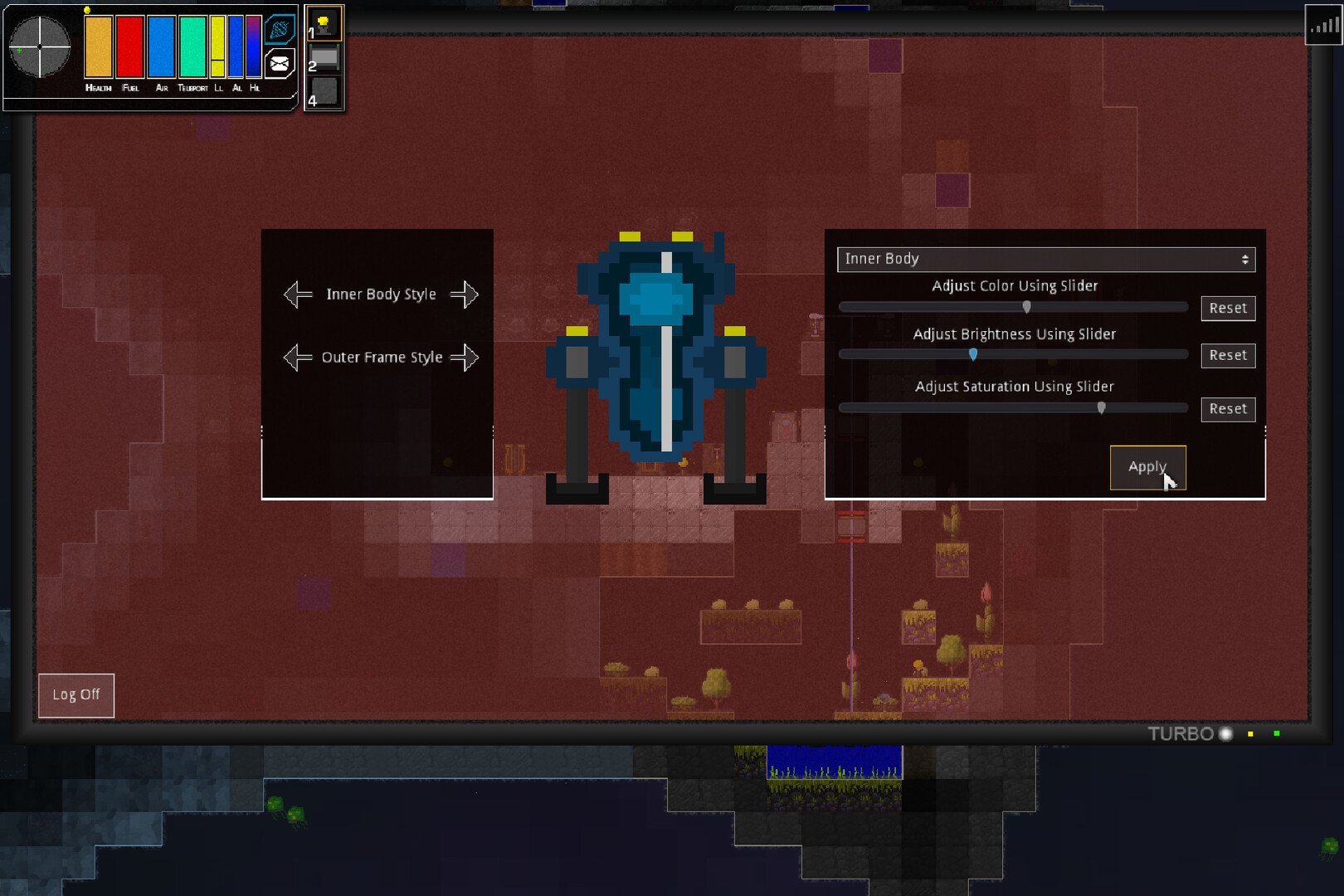Activate the drill icon
The width and height of the screenshot is (1344, 896).
[x=280, y=30]
